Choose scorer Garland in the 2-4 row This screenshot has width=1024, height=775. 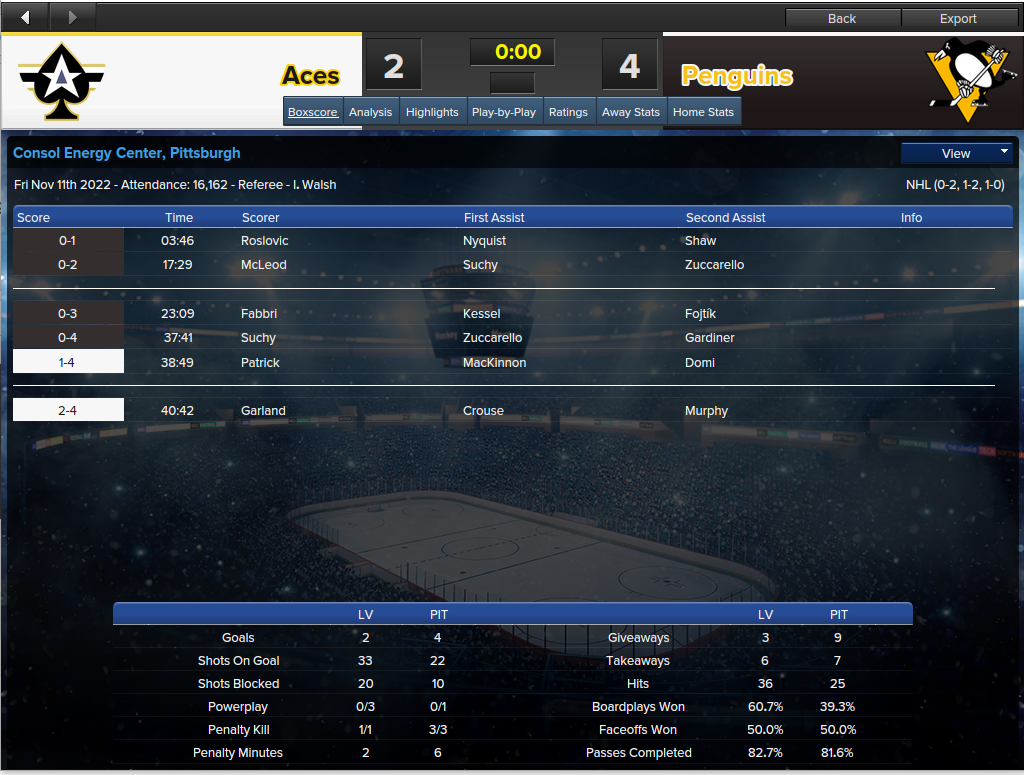point(263,411)
